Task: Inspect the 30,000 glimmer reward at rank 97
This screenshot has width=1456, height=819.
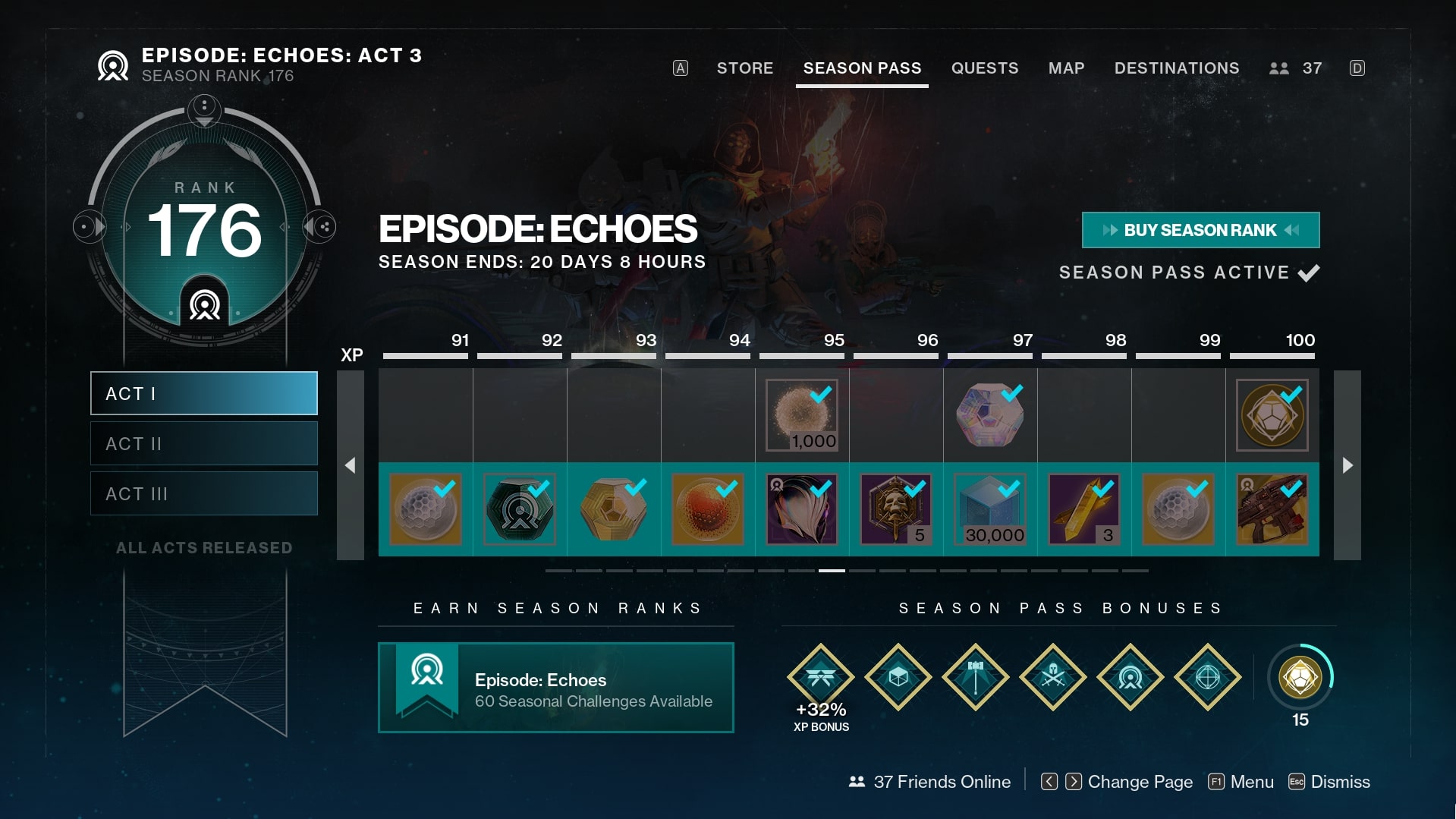Action: pos(989,509)
